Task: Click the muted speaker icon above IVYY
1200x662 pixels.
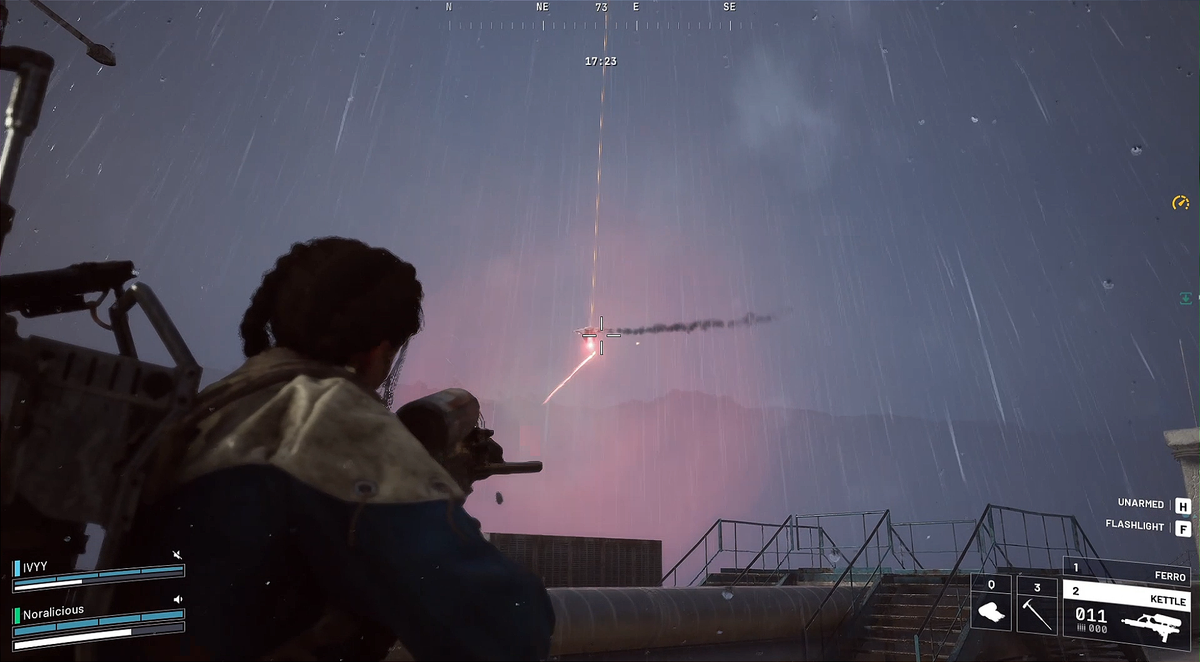Action: click(177, 554)
